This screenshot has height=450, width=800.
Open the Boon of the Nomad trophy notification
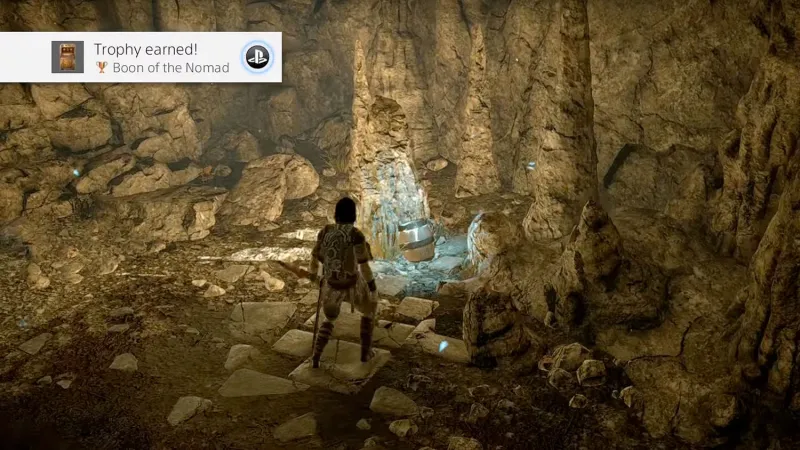160,57
